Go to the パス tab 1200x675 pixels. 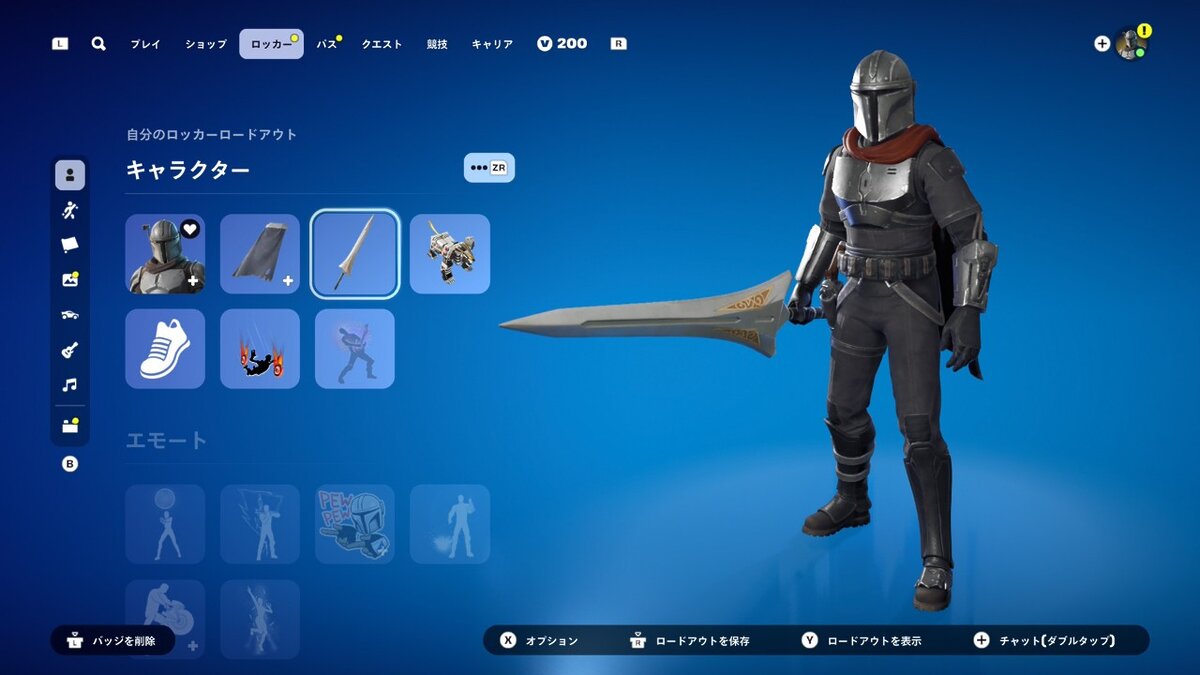point(327,44)
